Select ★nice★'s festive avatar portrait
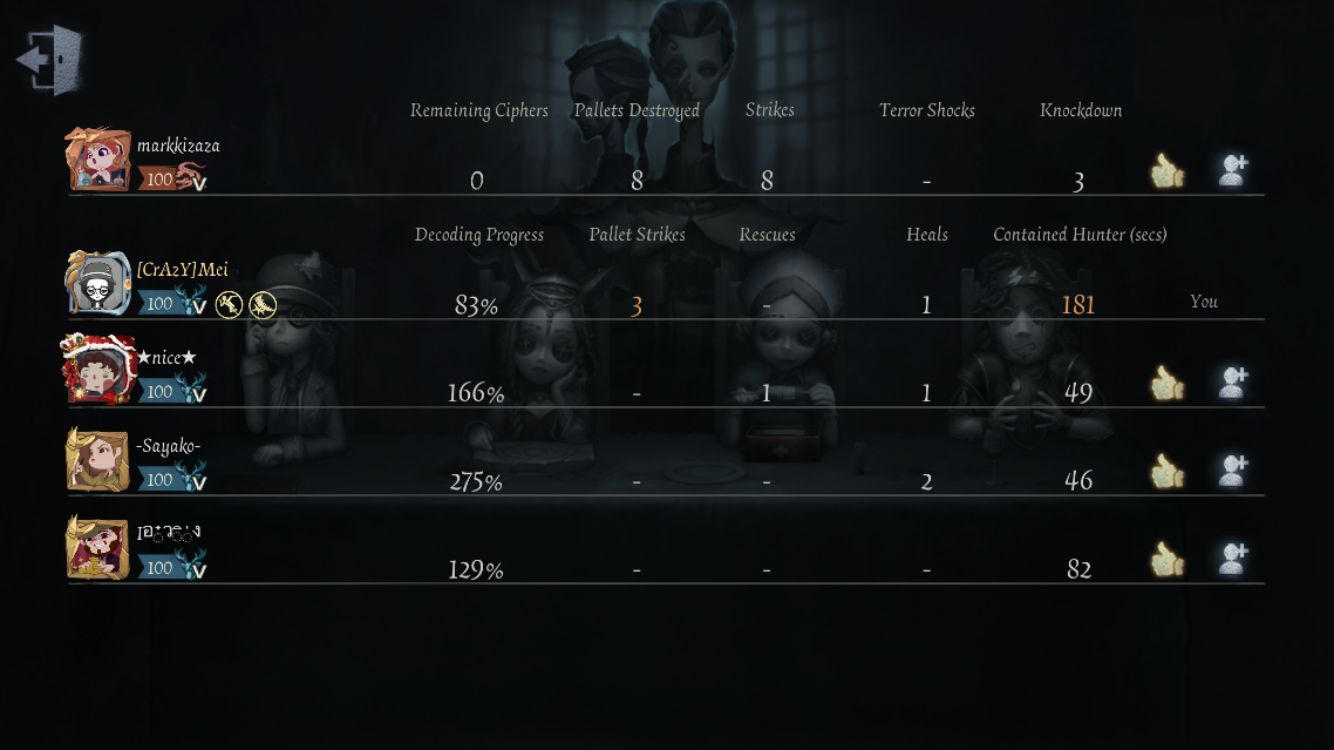Image resolution: width=1334 pixels, height=750 pixels. [98, 371]
